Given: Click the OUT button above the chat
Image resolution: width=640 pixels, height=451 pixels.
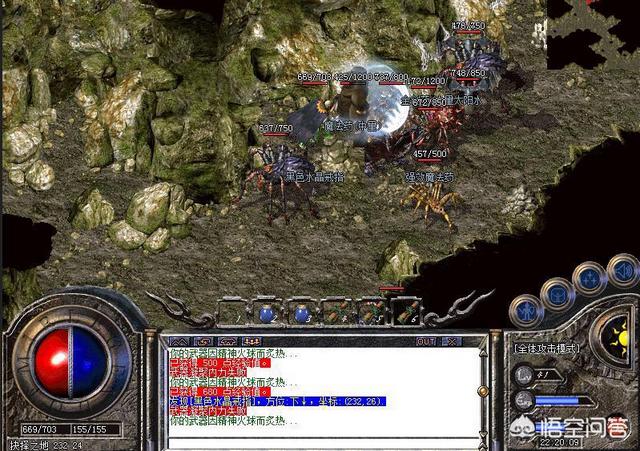Looking at the screenshot, I should [x=425, y=341].
